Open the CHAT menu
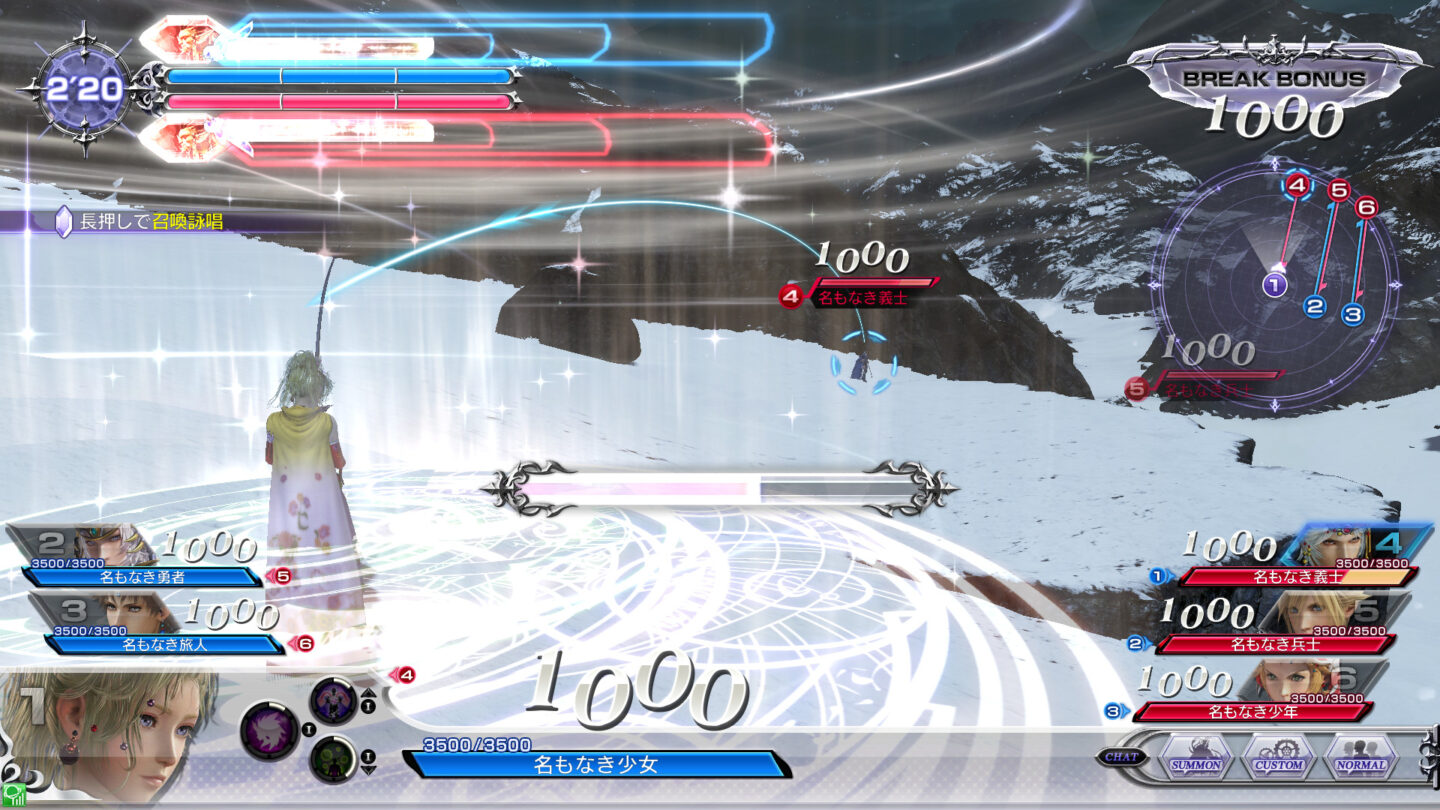1440x810 pixels. click(1124, 757)
